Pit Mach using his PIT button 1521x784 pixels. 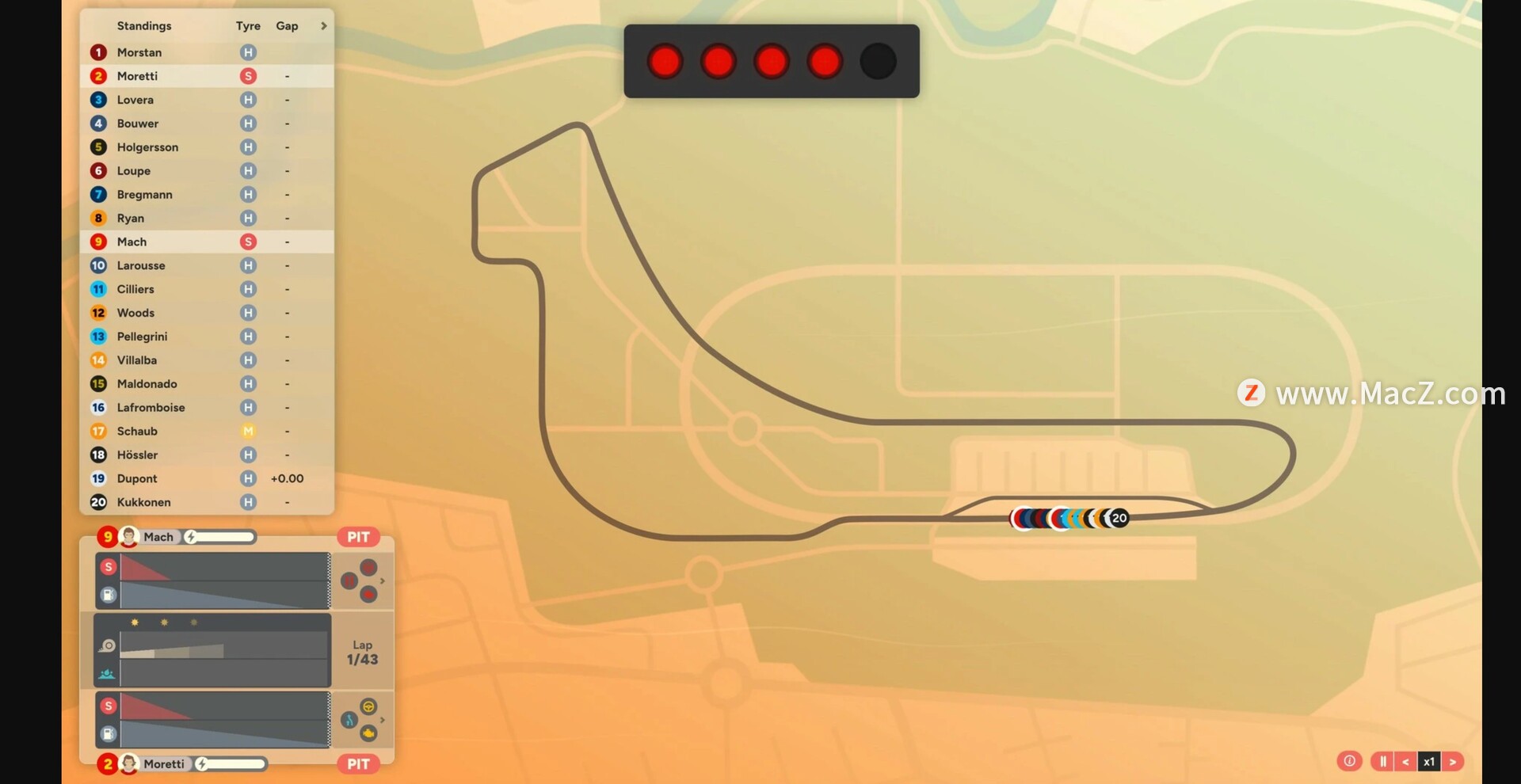(358, 537)
